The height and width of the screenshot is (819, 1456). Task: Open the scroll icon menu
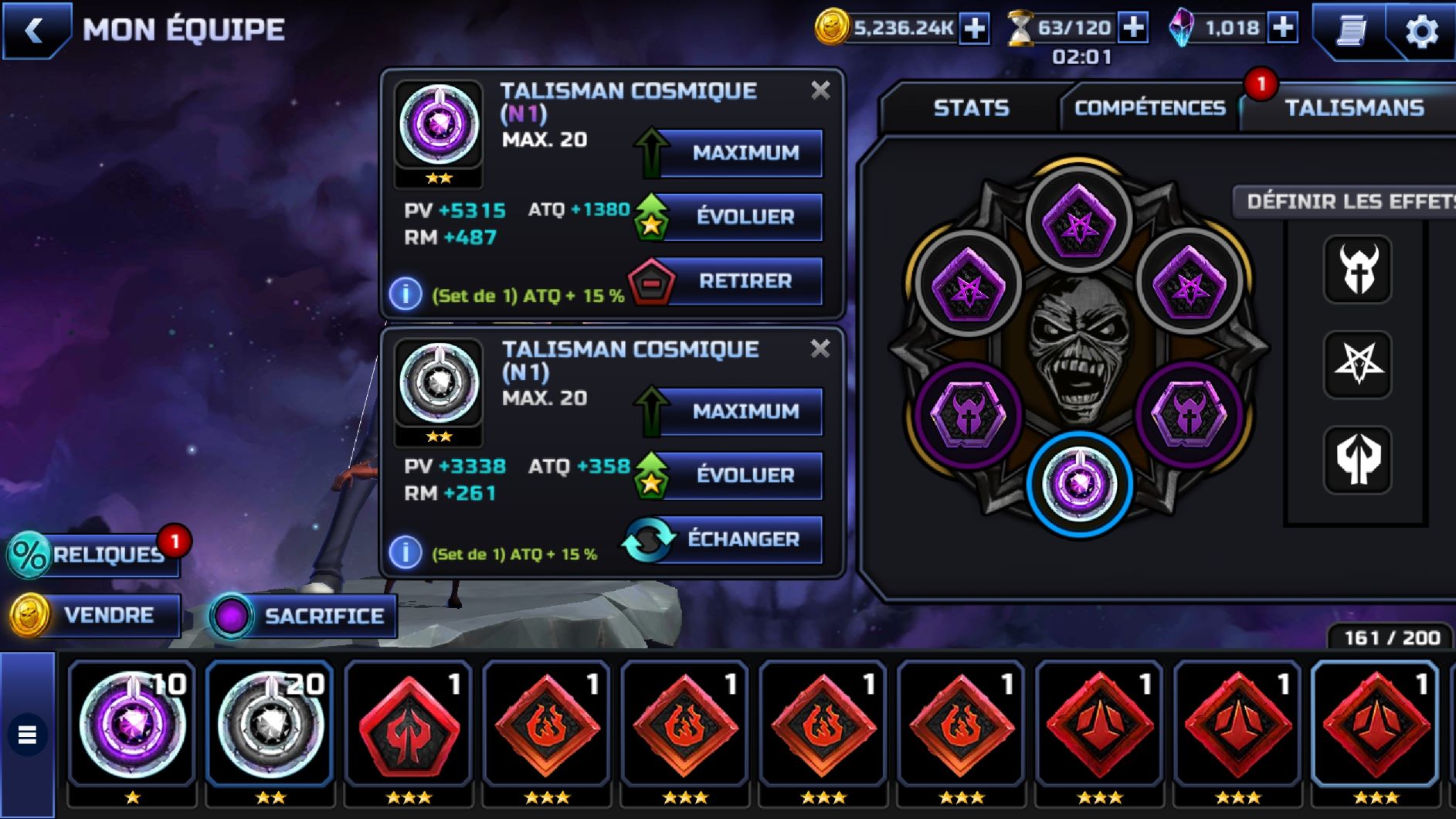point(1351,31)
